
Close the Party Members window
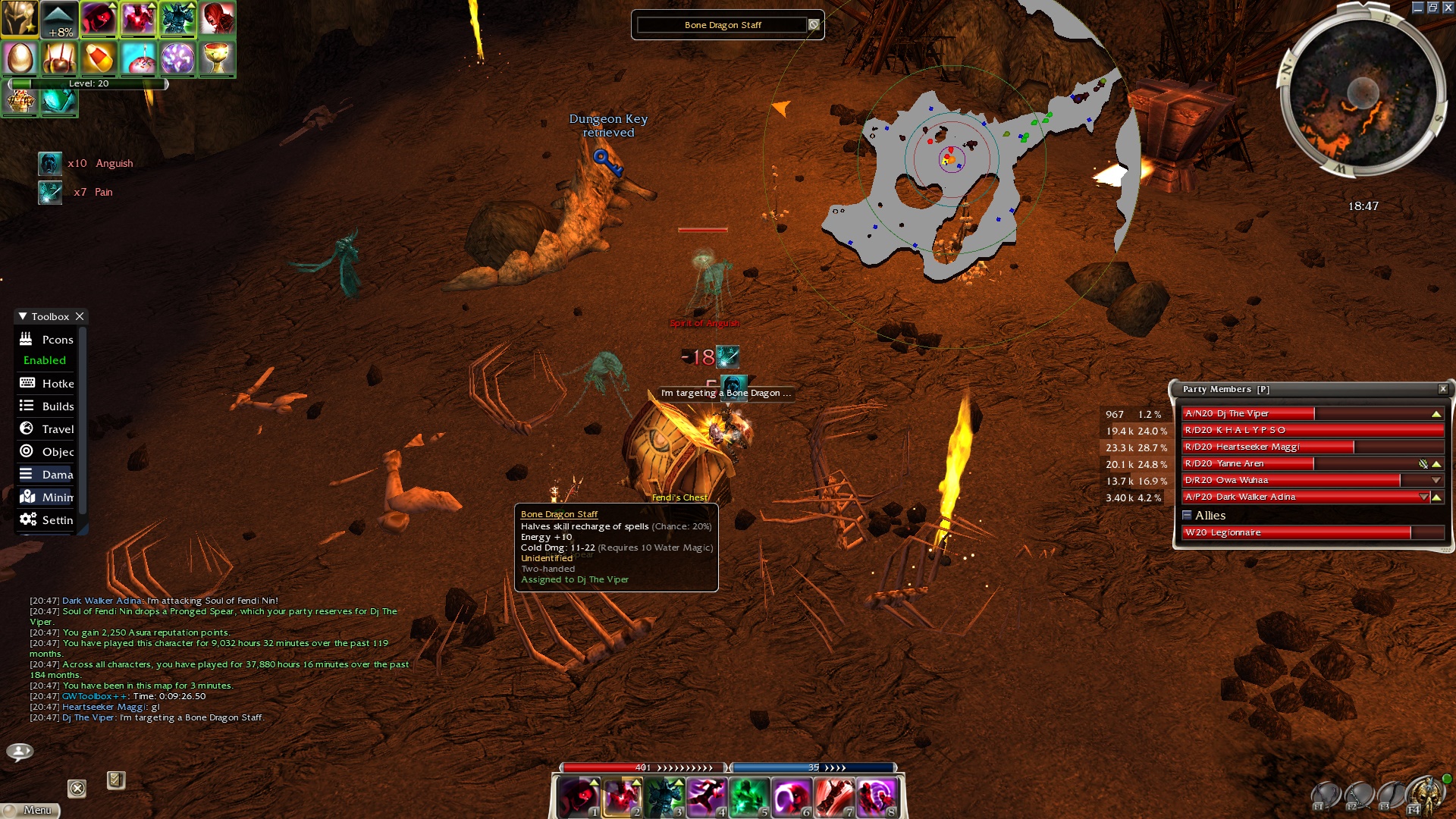[x=1442, y=389]
